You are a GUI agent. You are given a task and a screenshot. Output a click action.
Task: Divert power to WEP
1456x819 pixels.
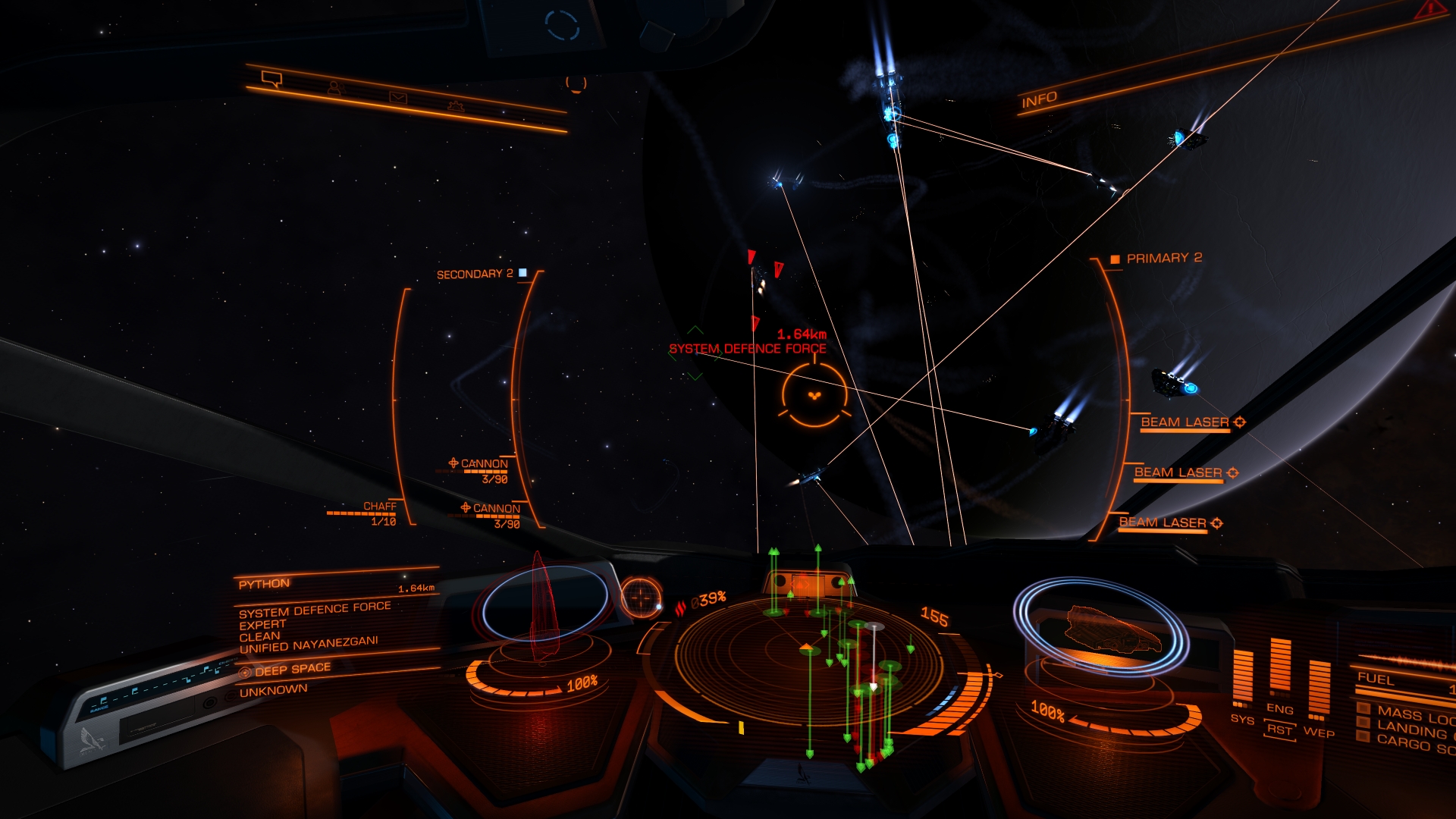click(1319, 733)
